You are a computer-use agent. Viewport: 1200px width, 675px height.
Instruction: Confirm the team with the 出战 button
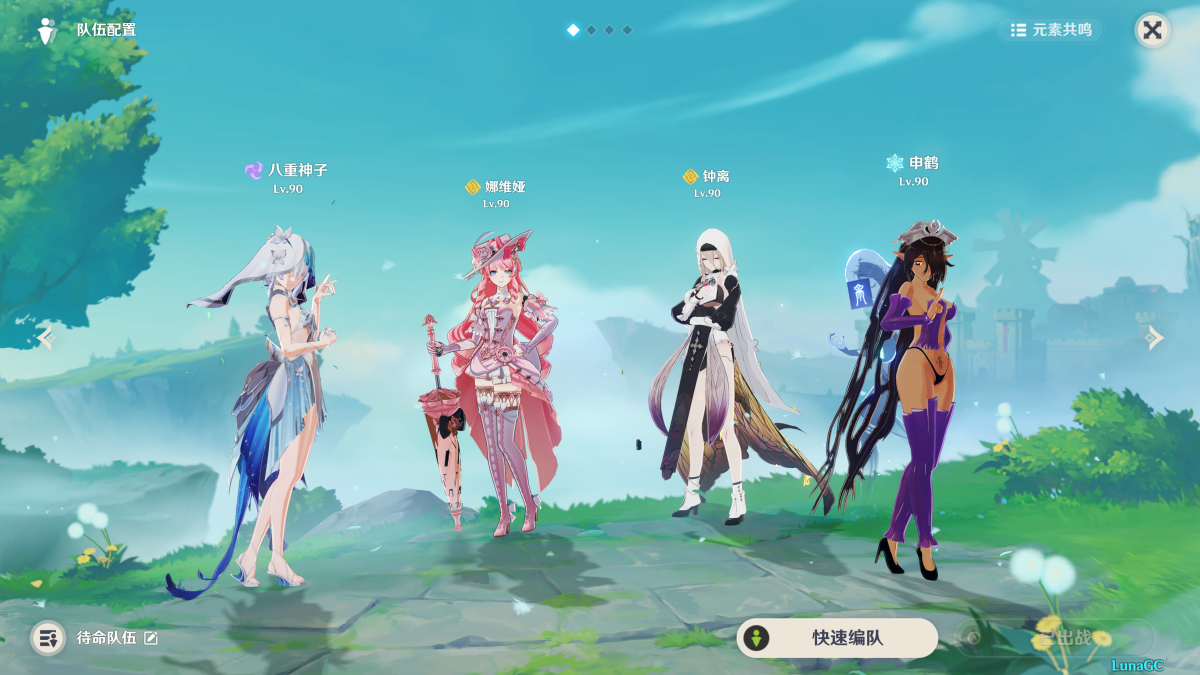[1055, 638]
